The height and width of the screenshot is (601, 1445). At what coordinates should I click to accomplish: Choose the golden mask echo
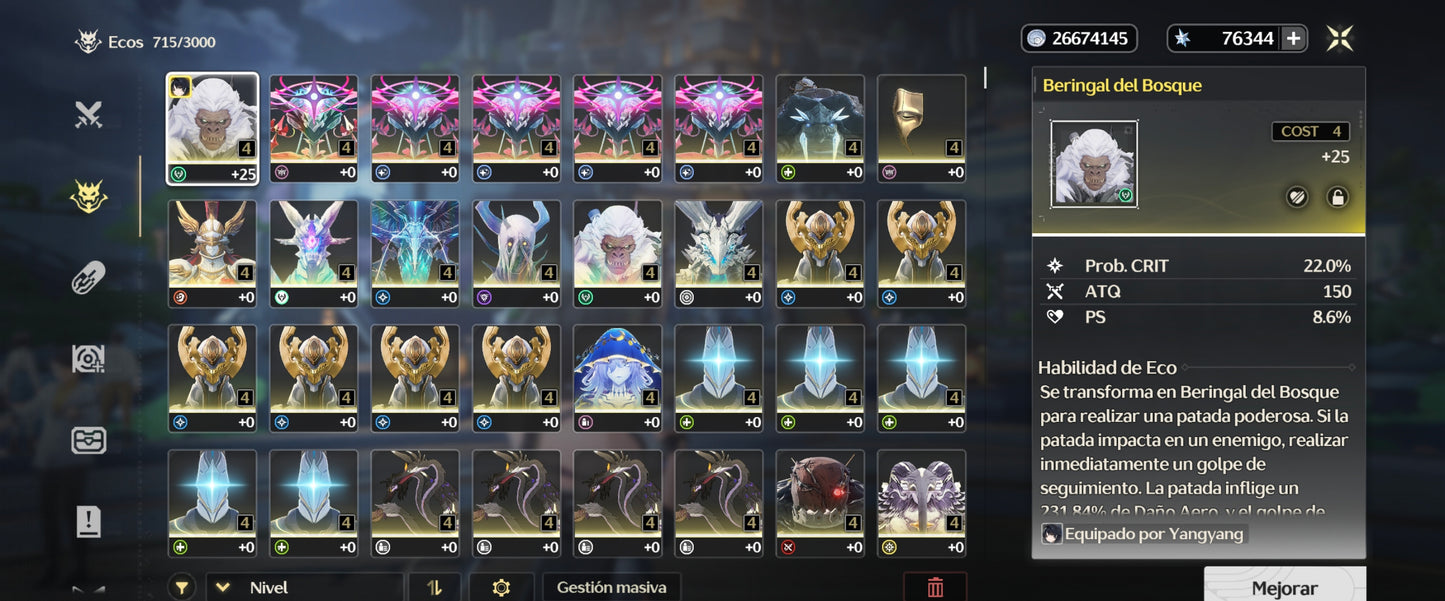pyautogui.click(x=921, y=129)
